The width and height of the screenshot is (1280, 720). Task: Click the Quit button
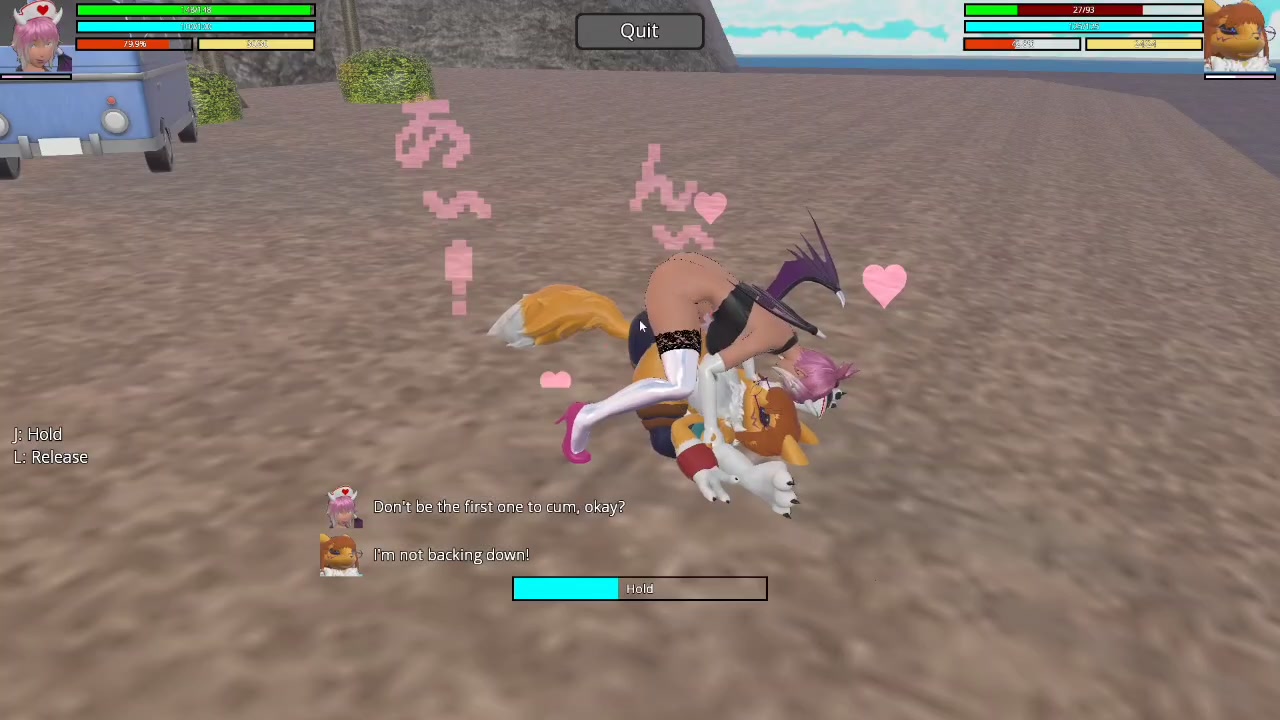tap(639, 31)
